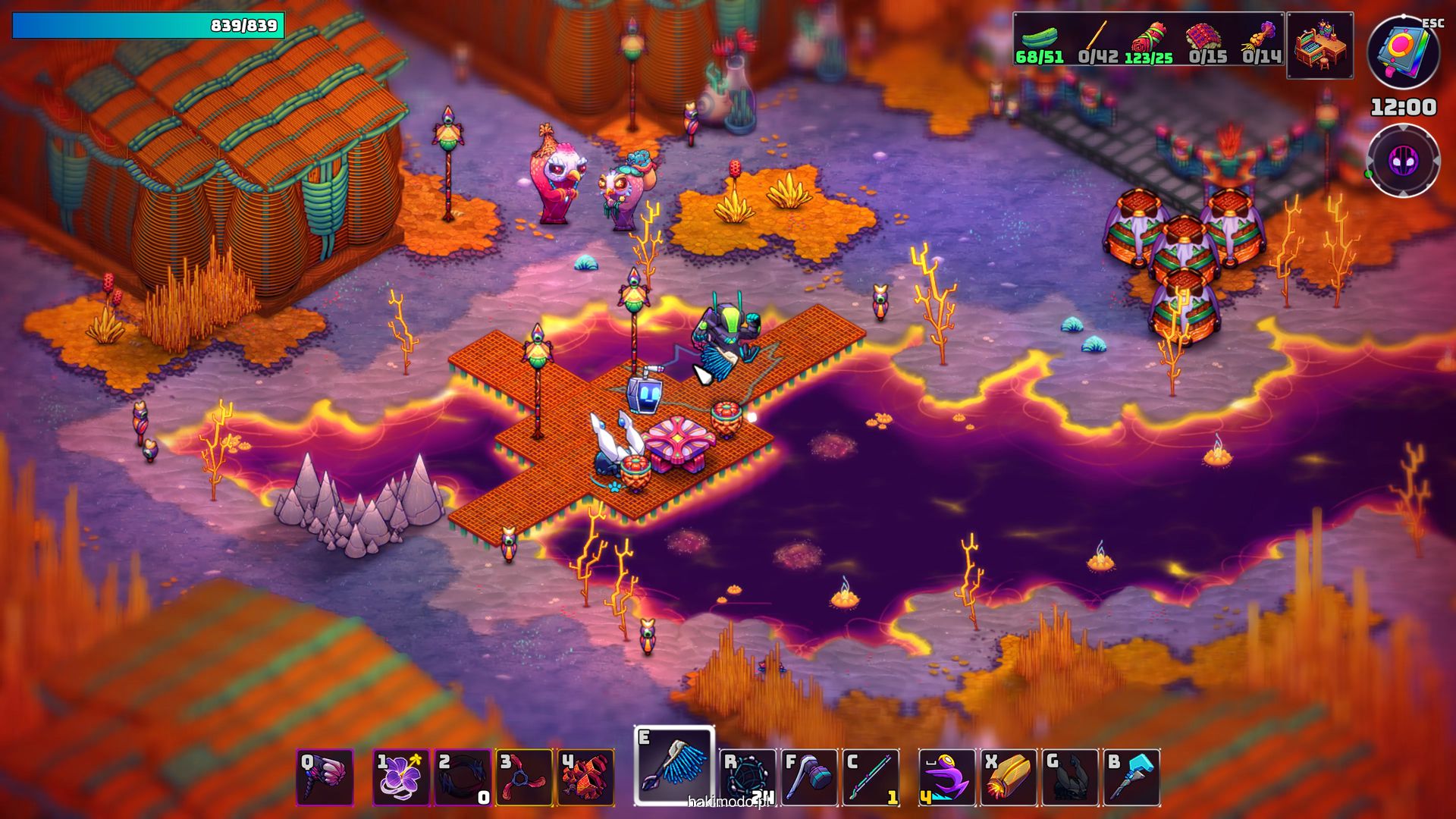
Task: Equip the catching net in slot R
Action: pyautogui.click(x=748, y=777)
